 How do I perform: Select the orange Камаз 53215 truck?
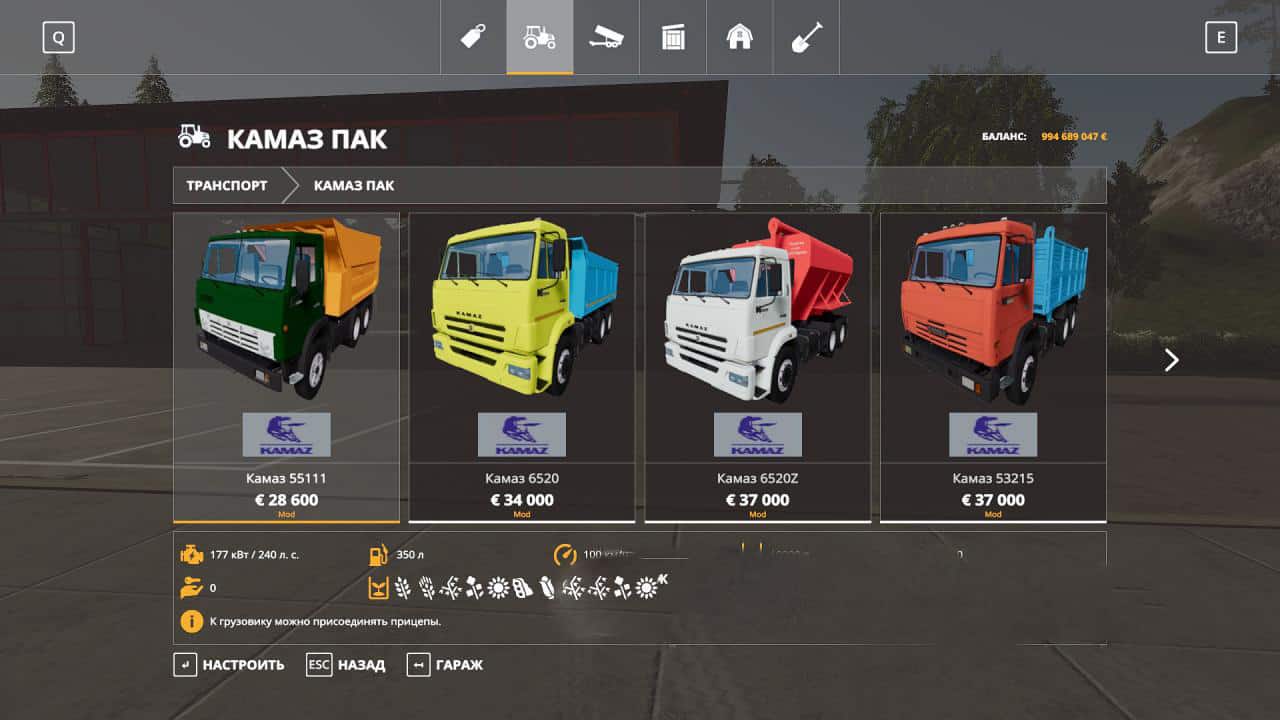point(993,366)
